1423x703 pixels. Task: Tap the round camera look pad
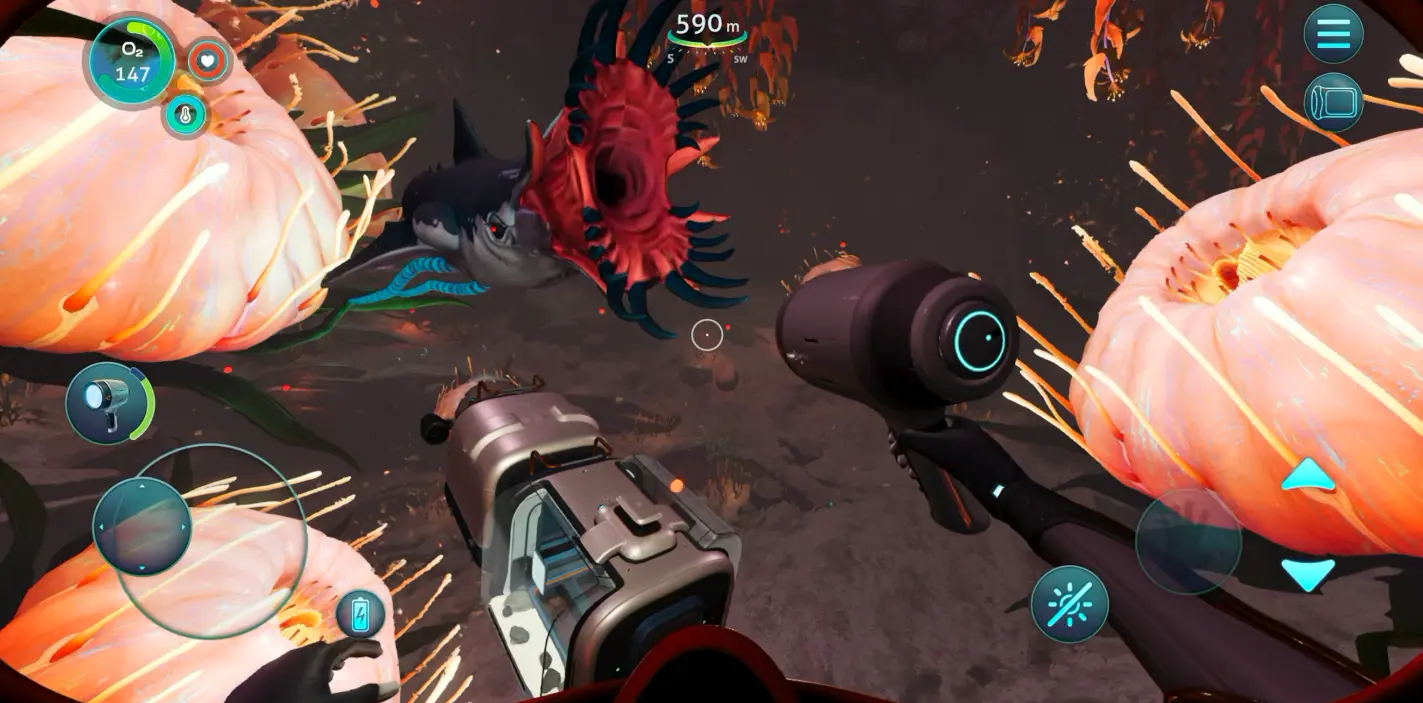pos(1188,542)
